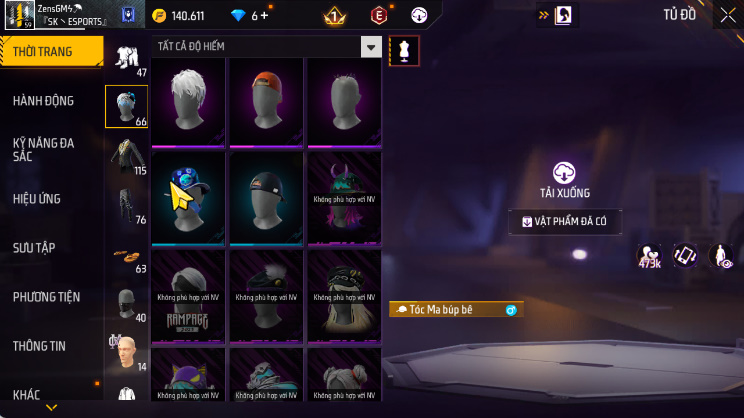
Task: Add diamonds with the plus button
Action: pyautogui.click(x=264, y=16)
